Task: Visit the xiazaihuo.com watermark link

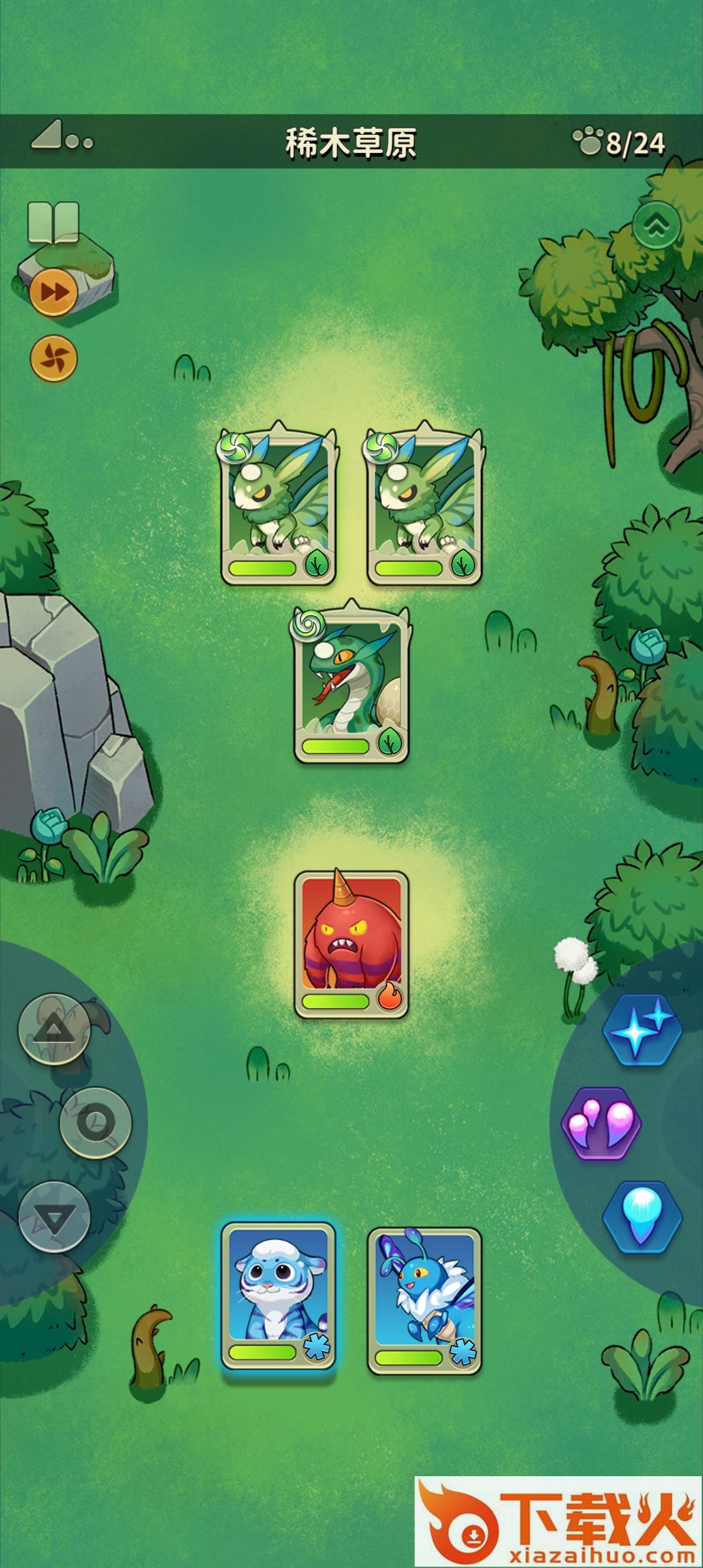Action: (558, 1521)
